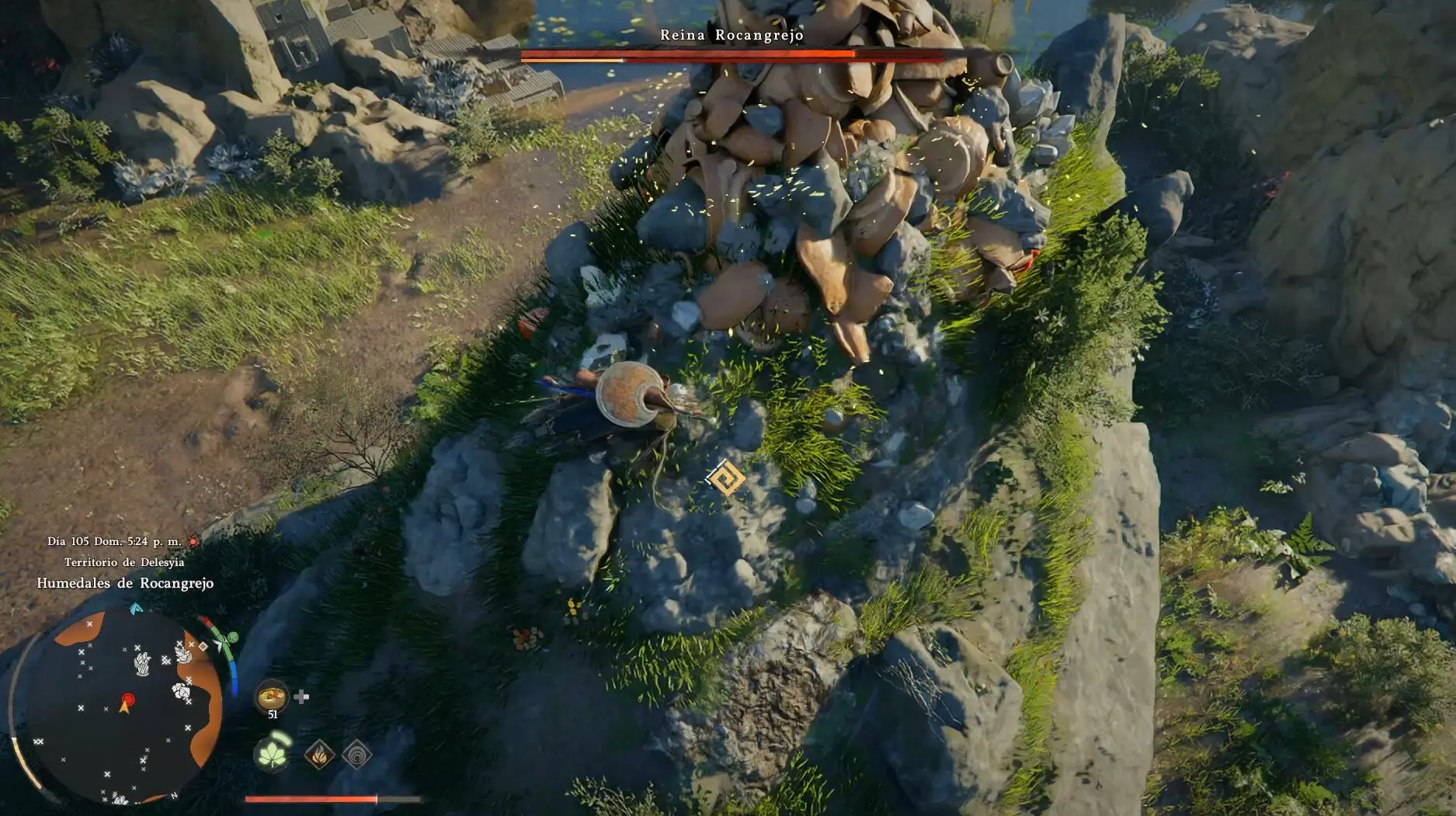Viewport: 1456px width, 816px height.
Task: Click the grey plus beside the food slot
Action: coord(301,696)
